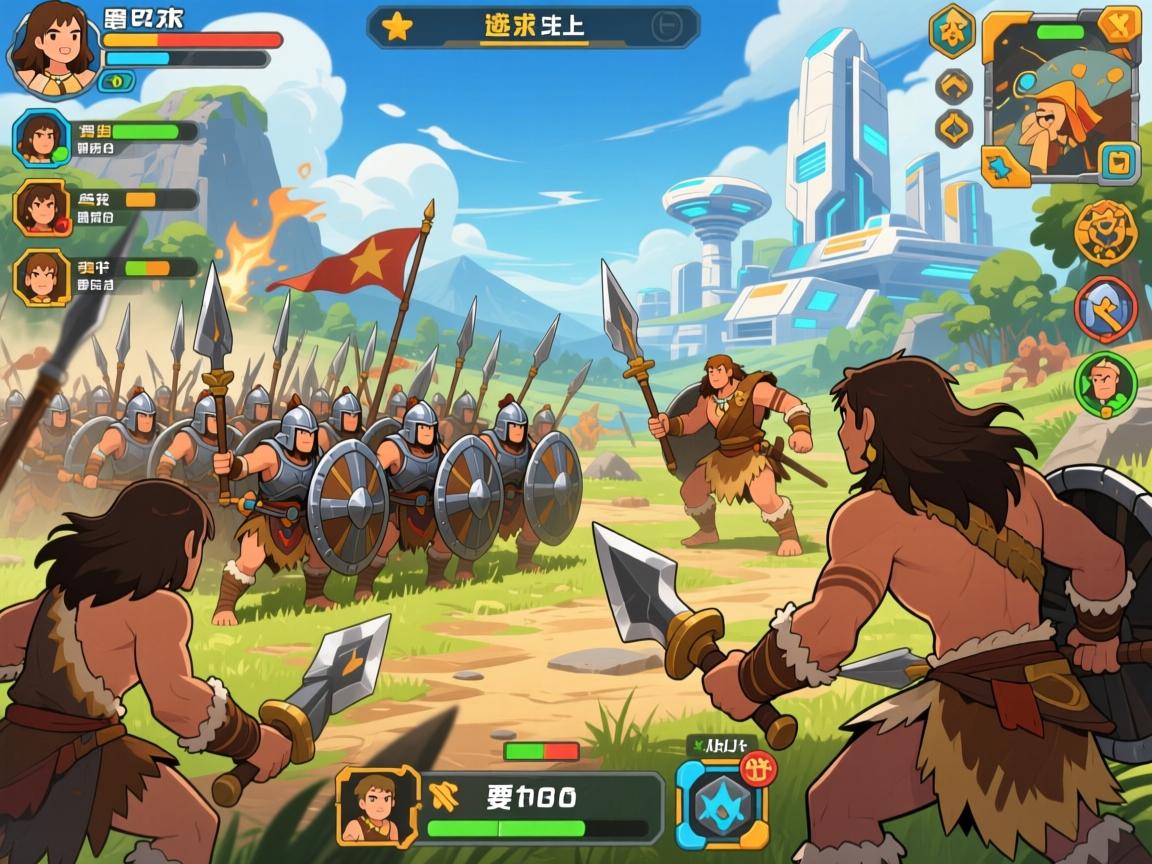Click the diamond-shaped button beside the minimap
Image resolution: width=1152 pixels, height=864 pixels.
953,128
